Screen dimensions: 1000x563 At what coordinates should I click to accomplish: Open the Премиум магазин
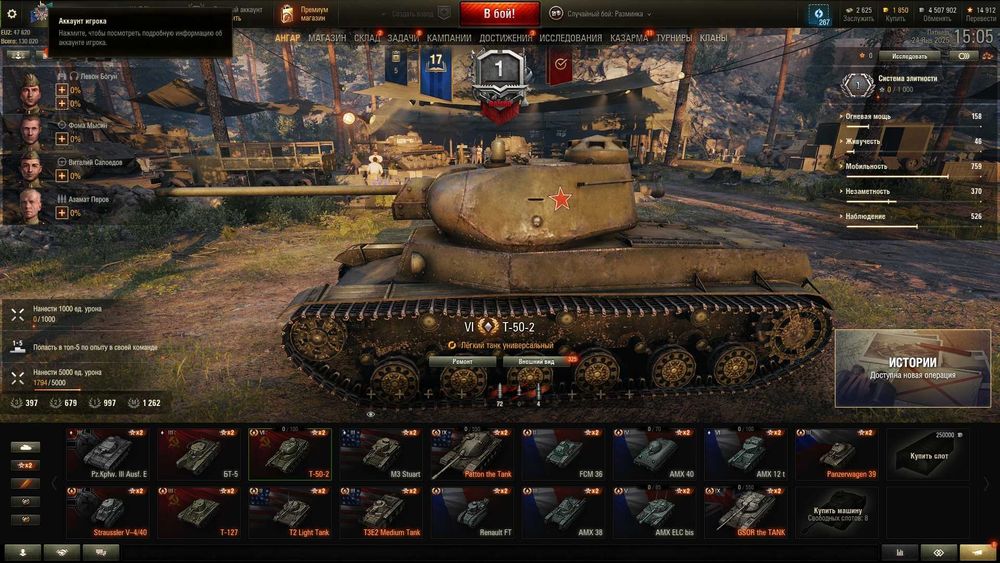point(305,14)
